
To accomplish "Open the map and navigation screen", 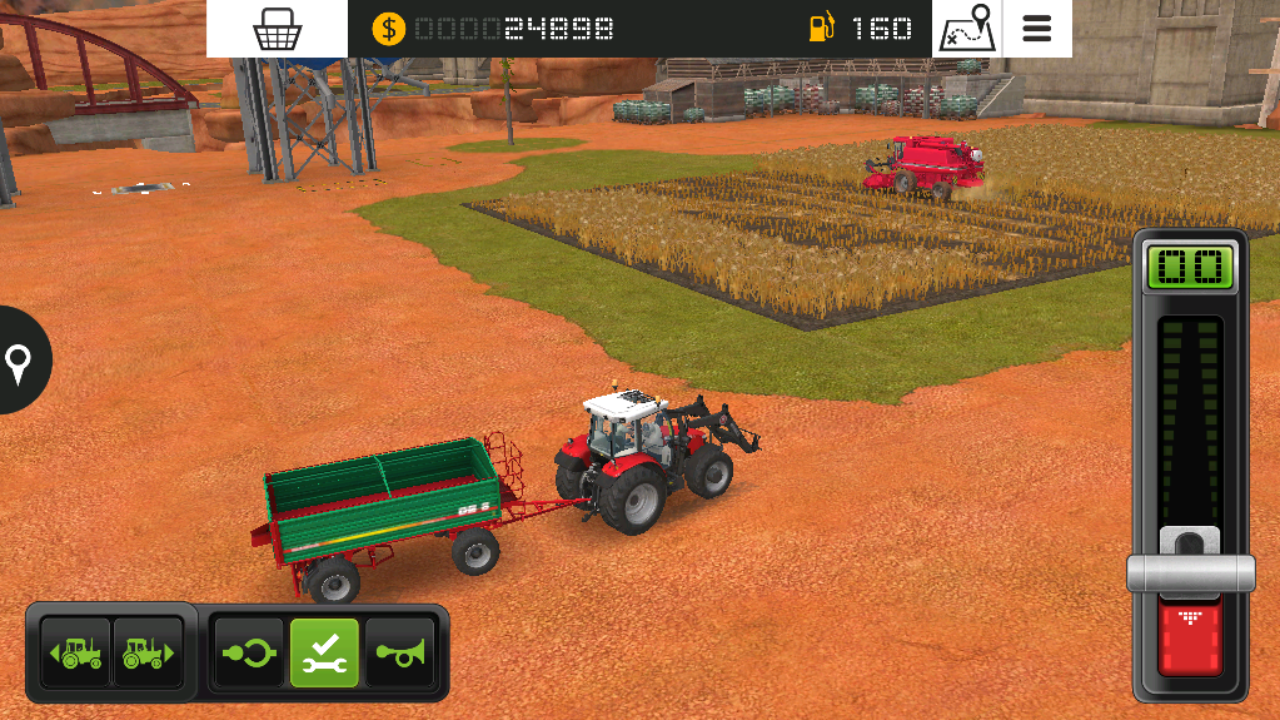I will click(x=966, y=29).
